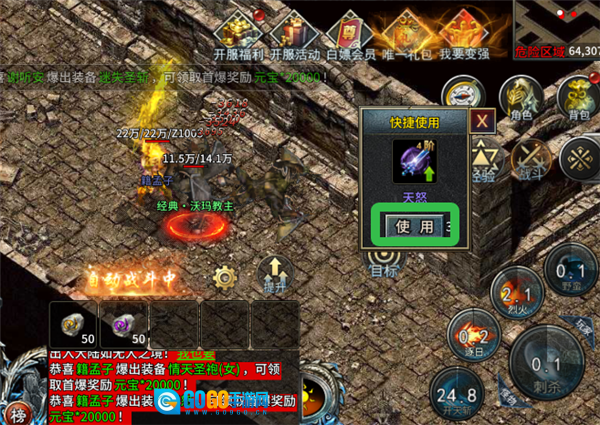Open the gold gear settings icon
Image resolution: width=600 pixels, height=425 pixels.
(x=224, y=276)
